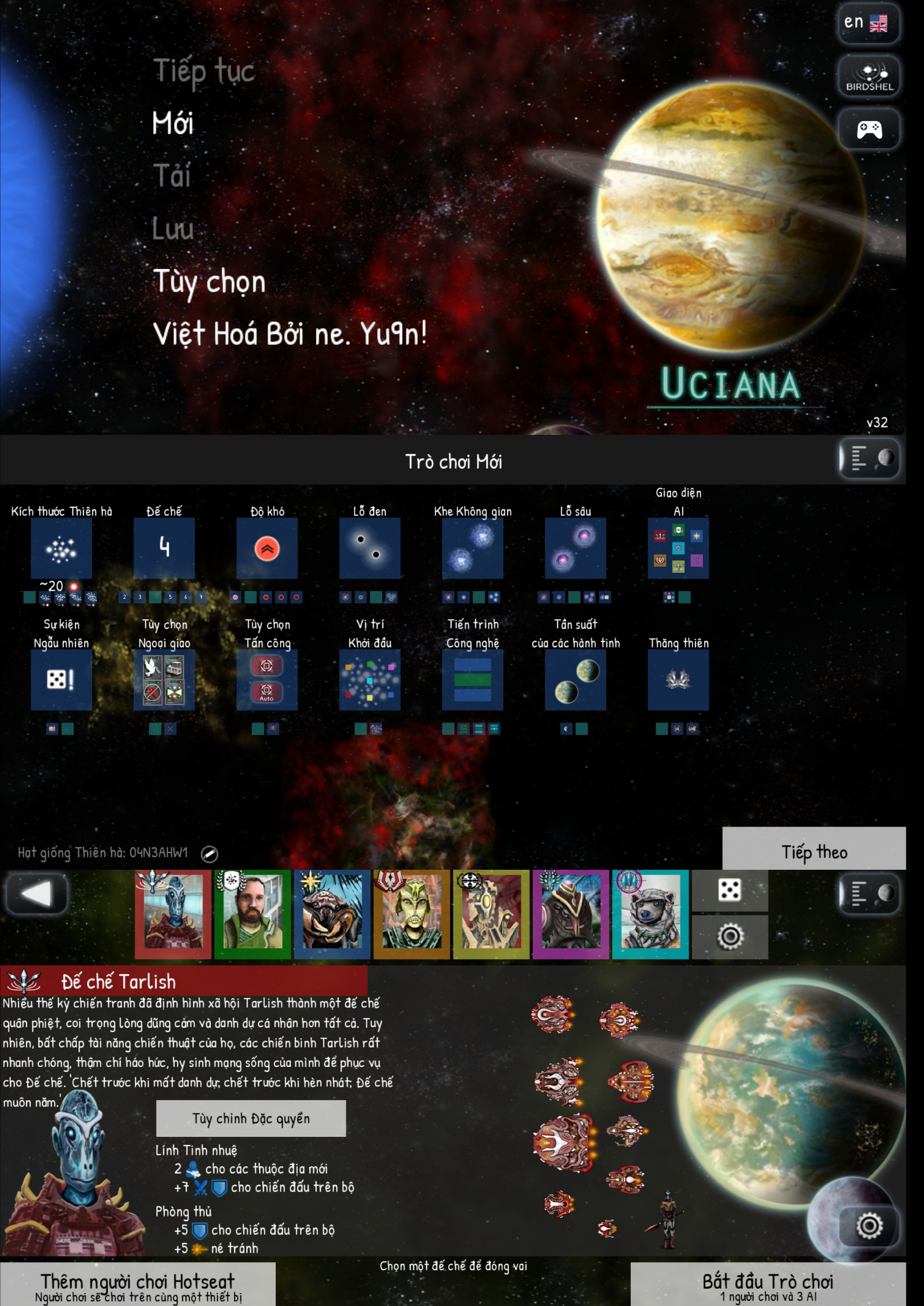Viewport: 924px width, 1306px height.
Task: Start the game with Bắt đầu Trò chơi
Action: tap(768, 1284)
